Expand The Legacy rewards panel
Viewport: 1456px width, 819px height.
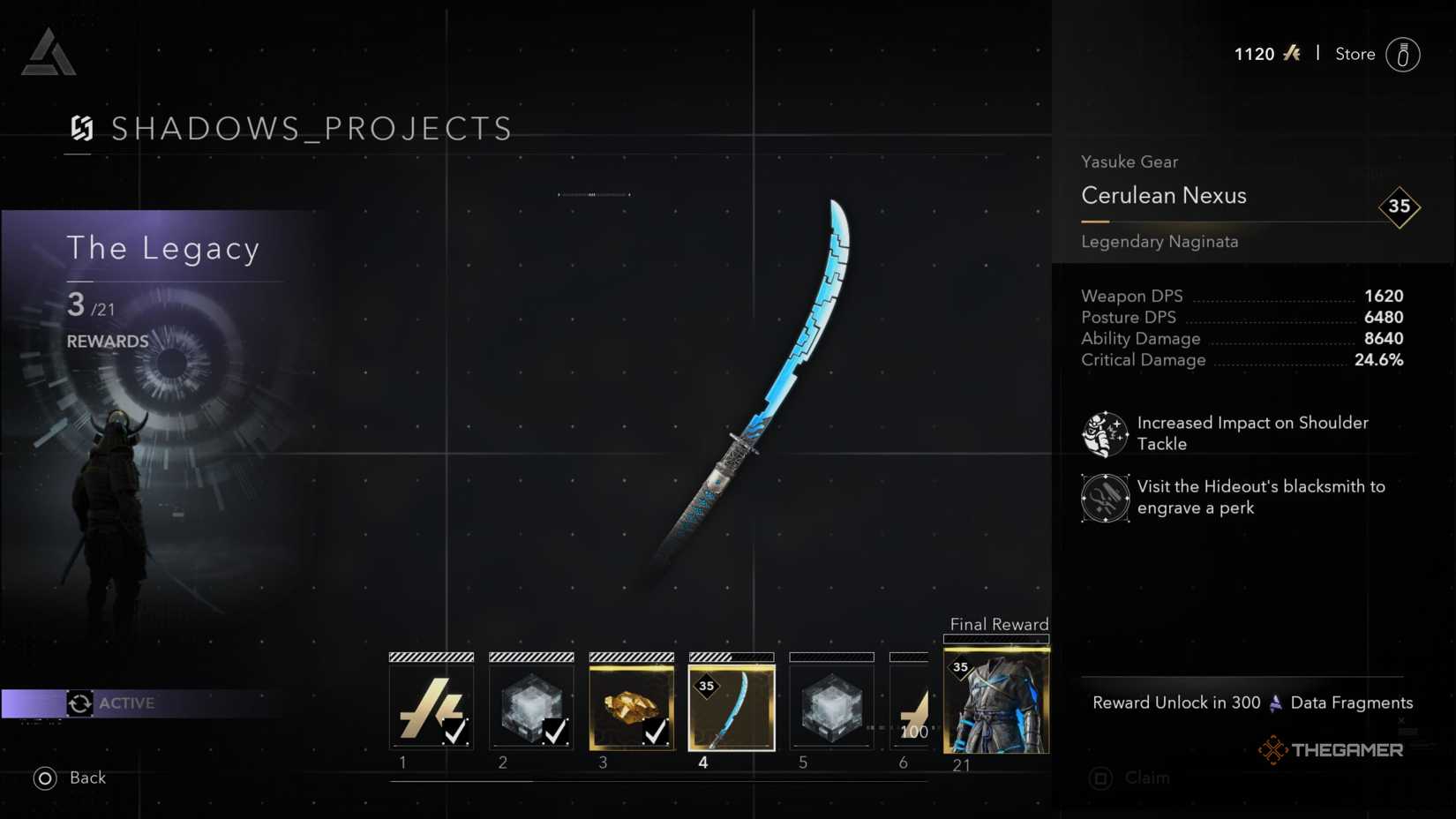164,248
